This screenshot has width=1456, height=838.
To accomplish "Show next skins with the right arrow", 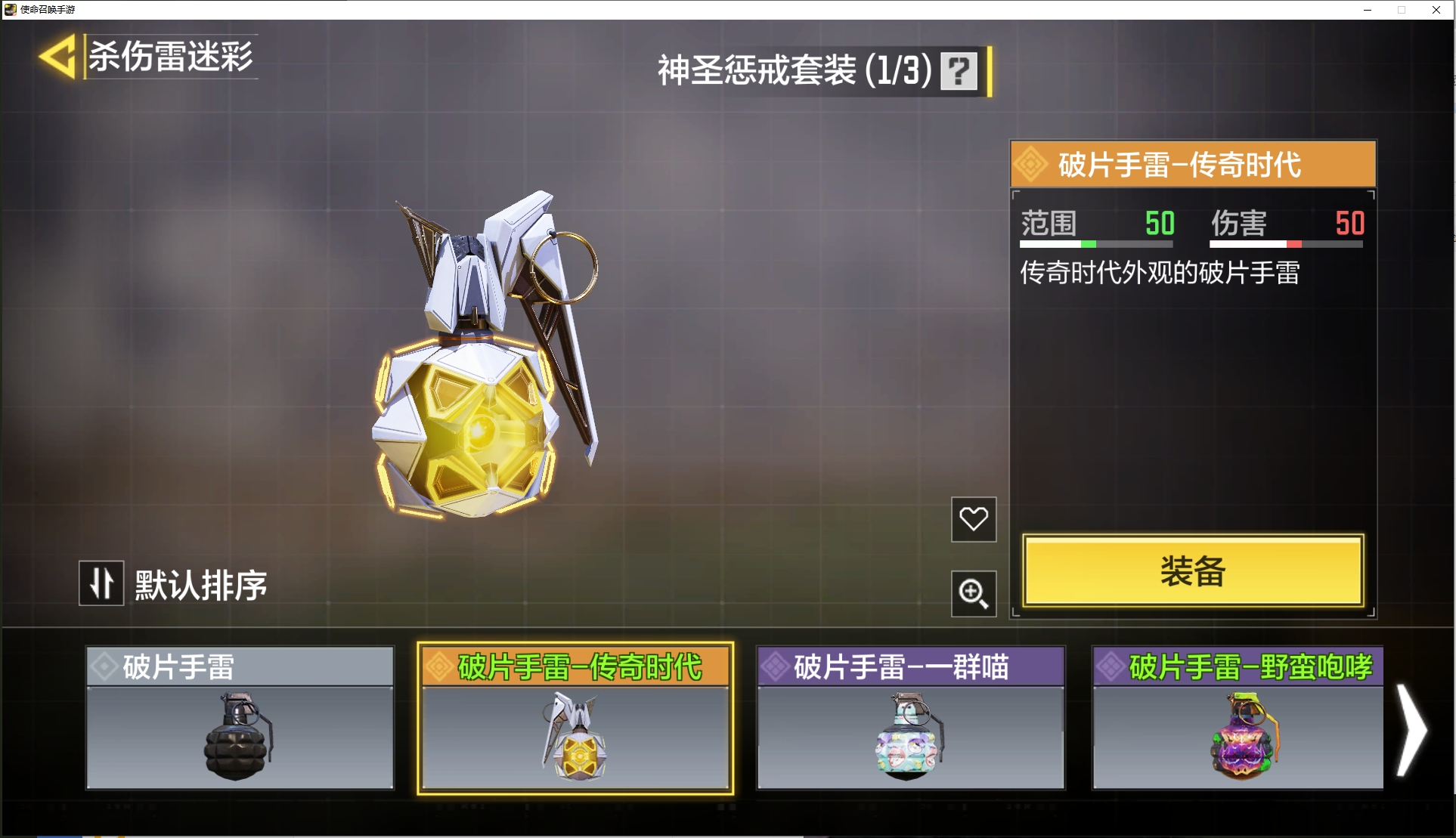I will coord(1410,730).
